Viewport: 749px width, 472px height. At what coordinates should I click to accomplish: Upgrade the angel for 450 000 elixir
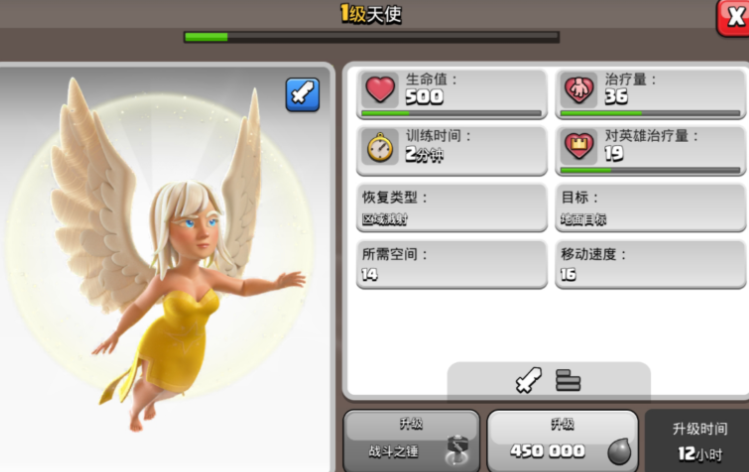(x=562, y=440)
